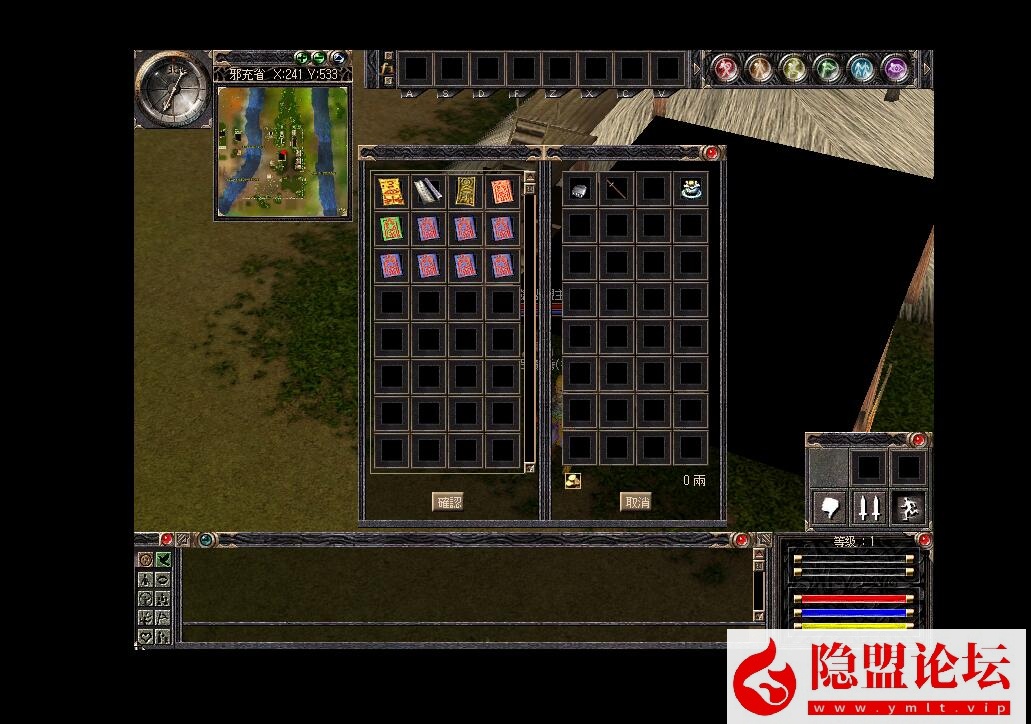This screenshot has height=724, width=1031.
Task: Click the gold coins icon beside 0 兩
Action: 572,481
